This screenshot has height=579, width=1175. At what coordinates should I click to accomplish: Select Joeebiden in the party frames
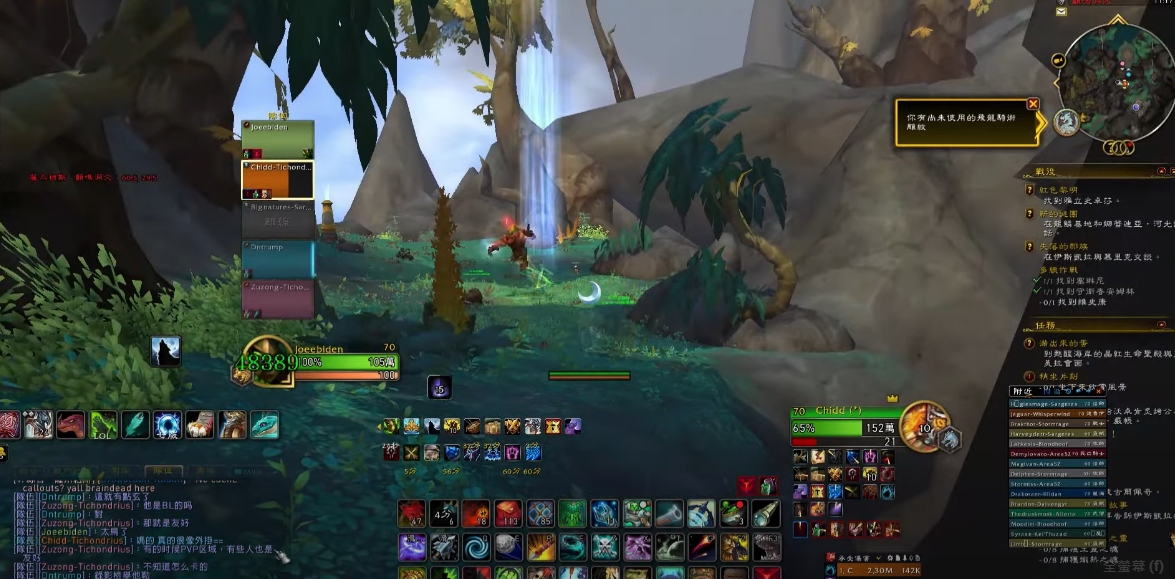pos(278,139)
